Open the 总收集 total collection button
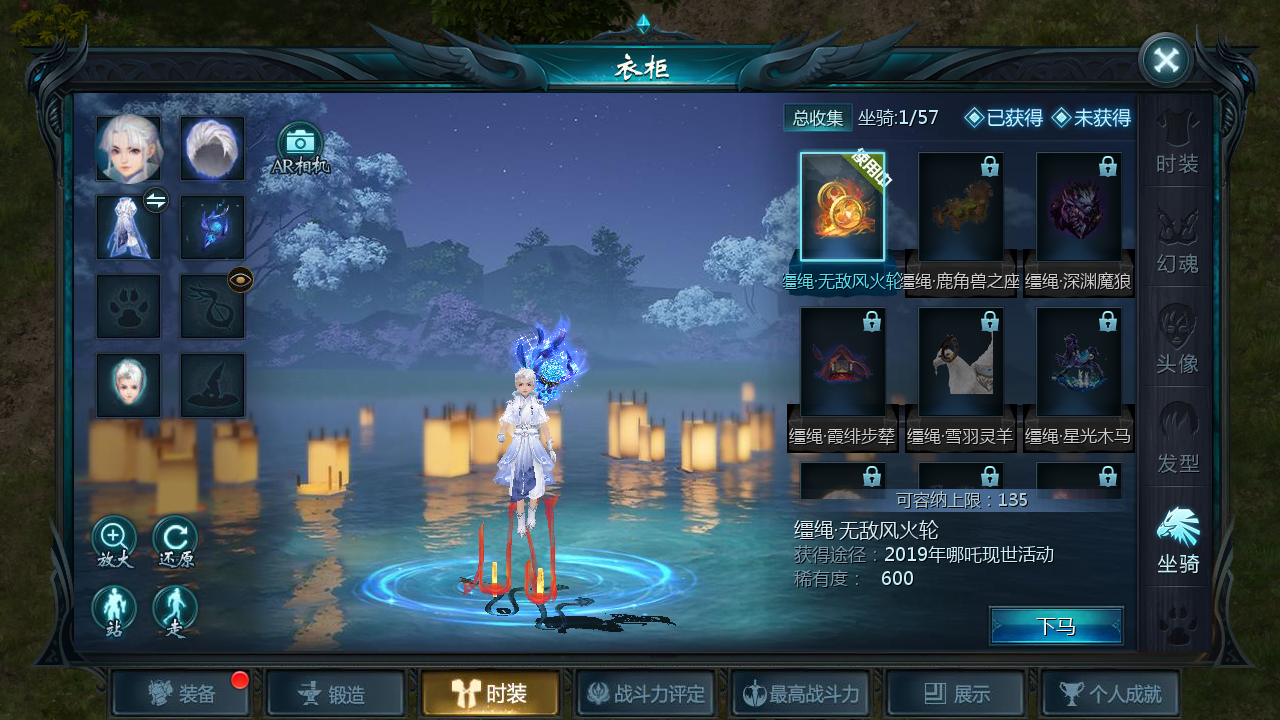This screenshot has height=720, width=1280. click(817, 118)
